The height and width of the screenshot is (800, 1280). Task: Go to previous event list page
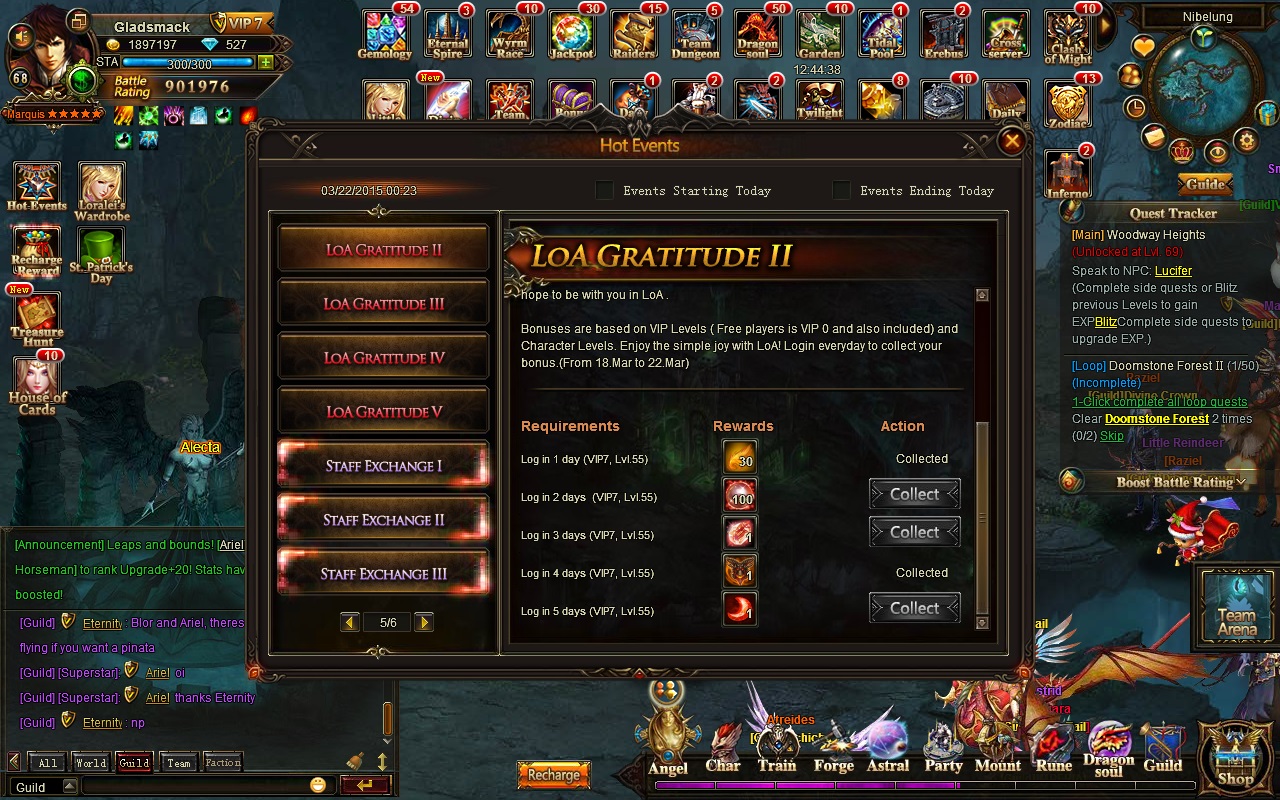349,623
